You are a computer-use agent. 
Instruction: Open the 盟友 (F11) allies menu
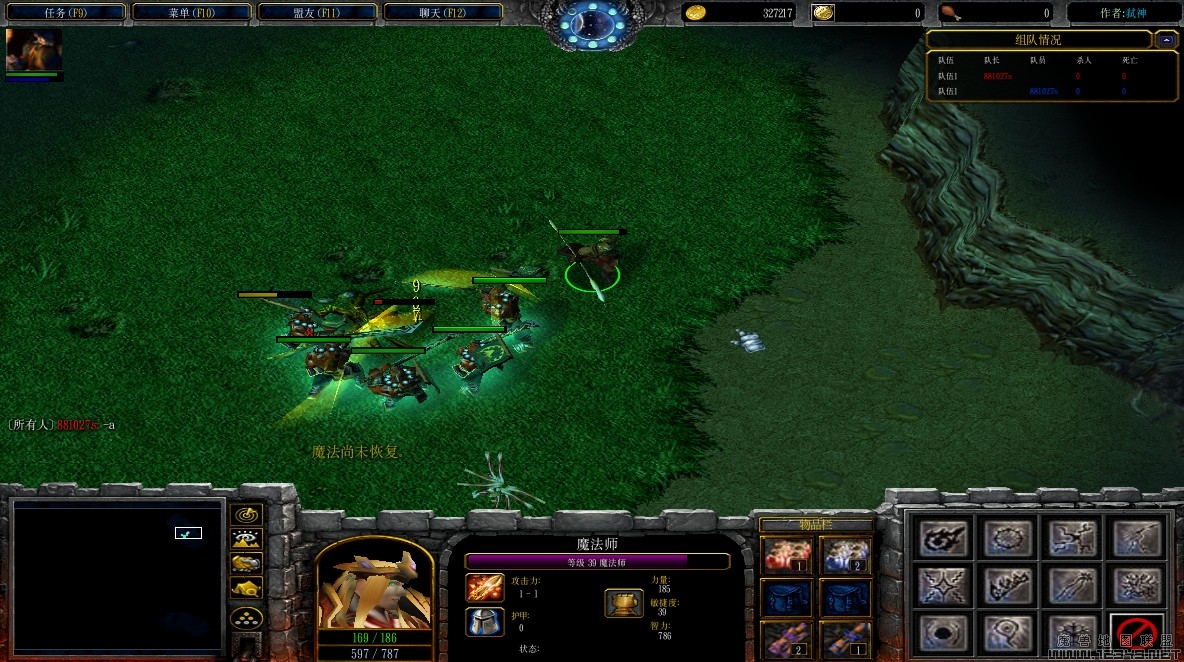[x=317, y=13]
